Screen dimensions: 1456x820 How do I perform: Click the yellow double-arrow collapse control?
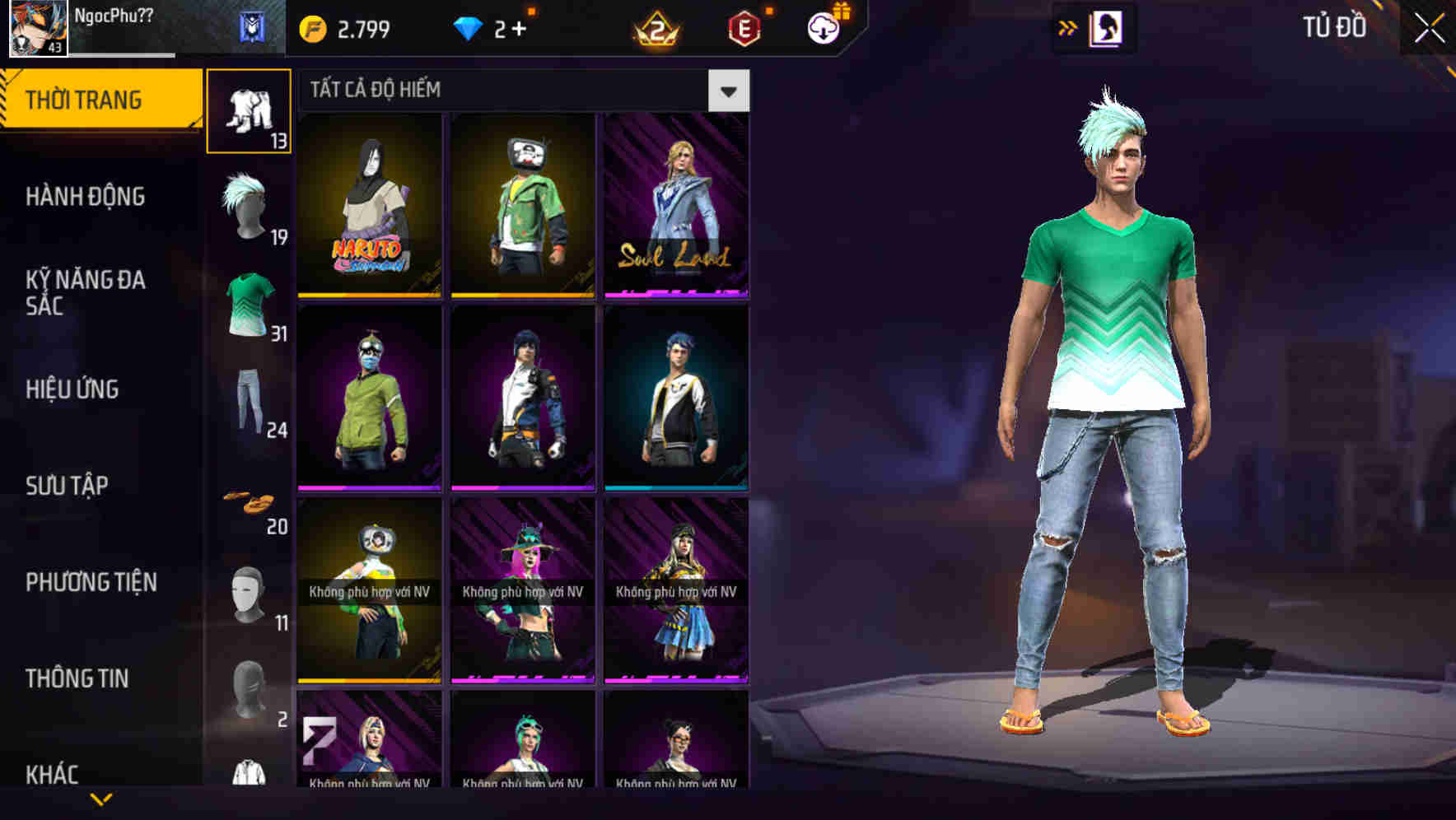[x=1066, y=27]
